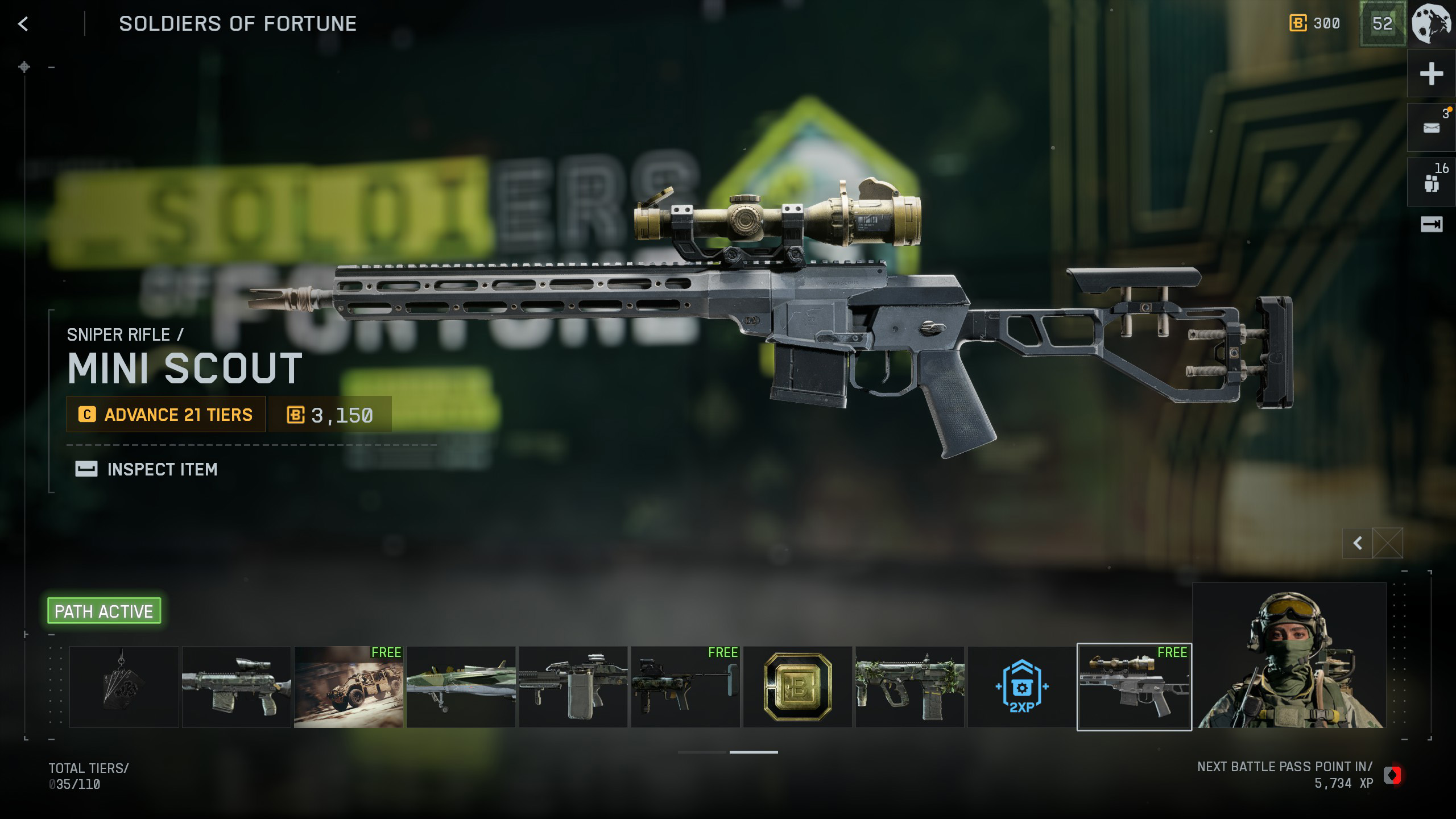Image resolution: width=1456 pixels, height=819 pixels.
Task: Select the leaf-camouflaged rifle reward tile
Action: click(909, 687)
